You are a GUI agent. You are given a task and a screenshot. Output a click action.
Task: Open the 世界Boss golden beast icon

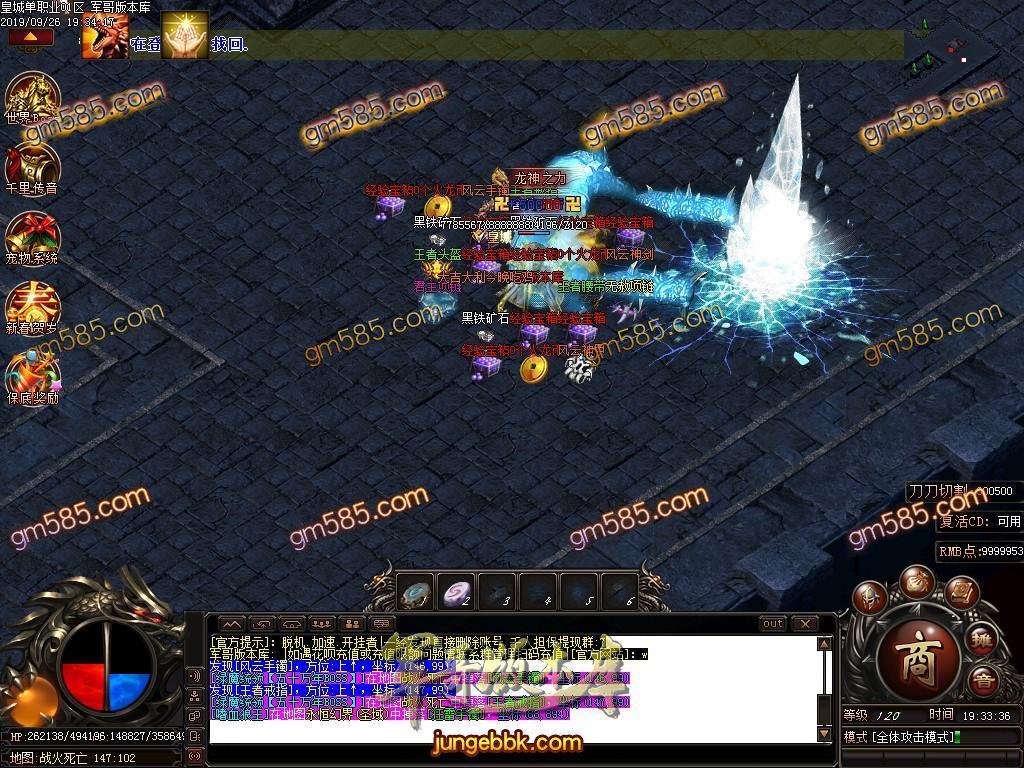[x=33, y=97]
